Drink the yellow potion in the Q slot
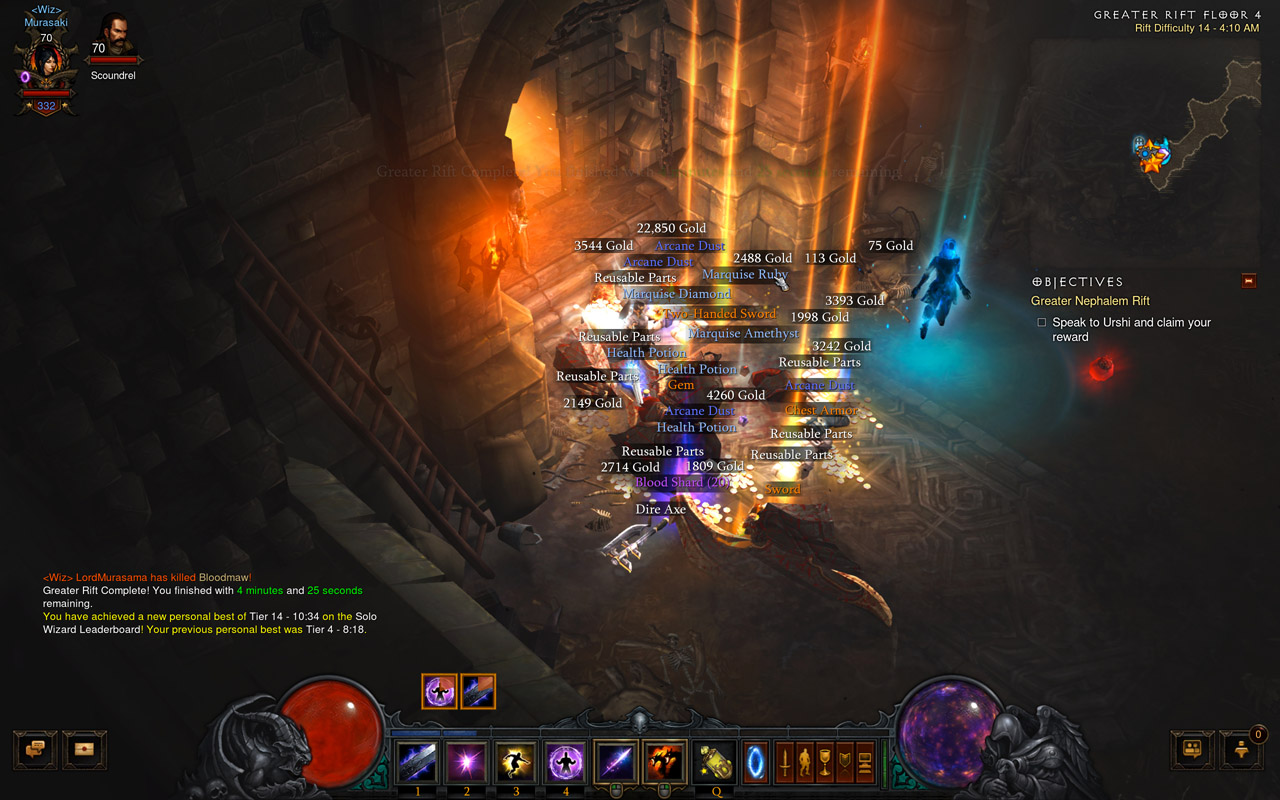1280x800 pixels. coord(714,763)
